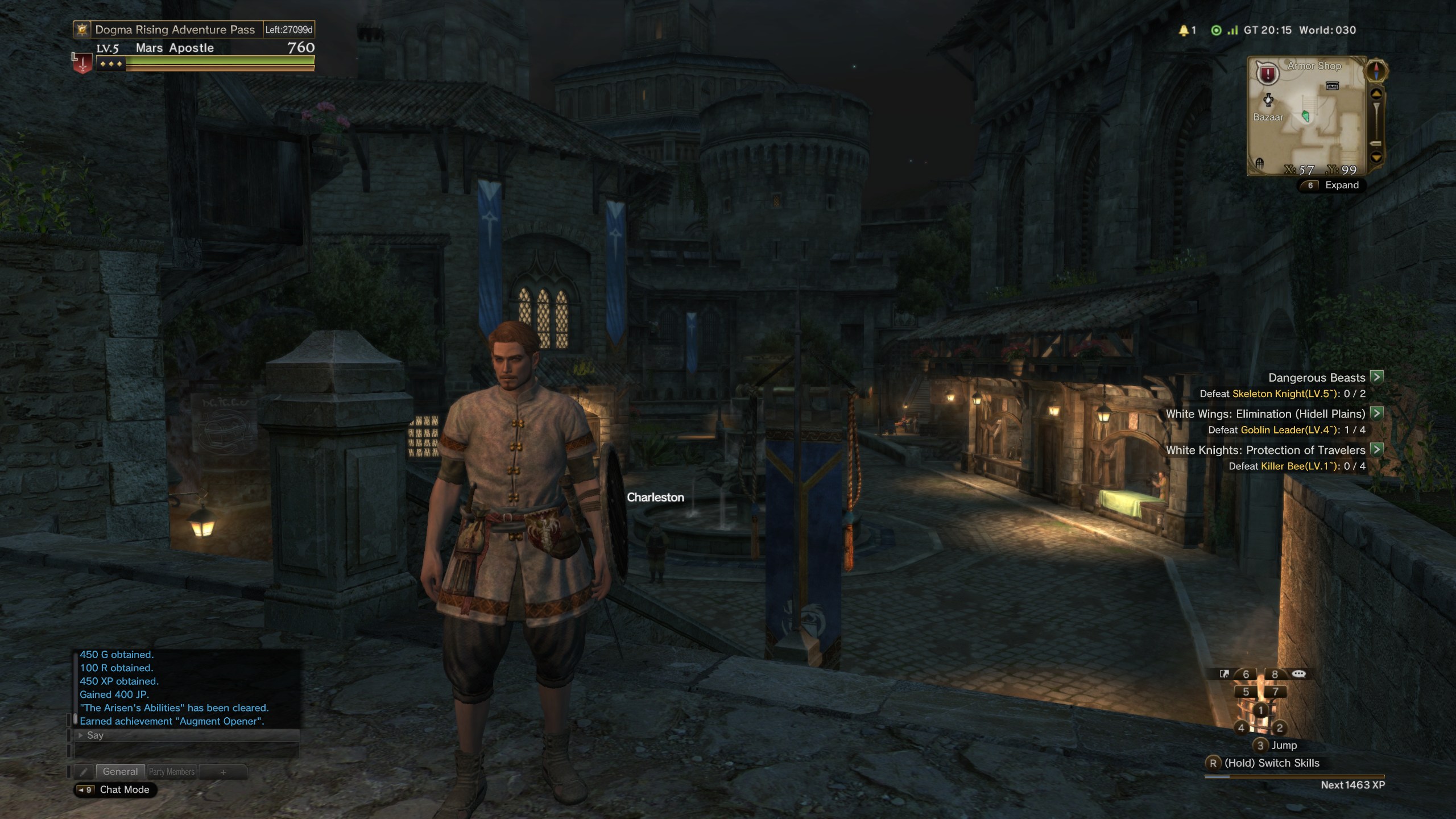Add a new chat tab with plus button

click(x=223, y=772)
